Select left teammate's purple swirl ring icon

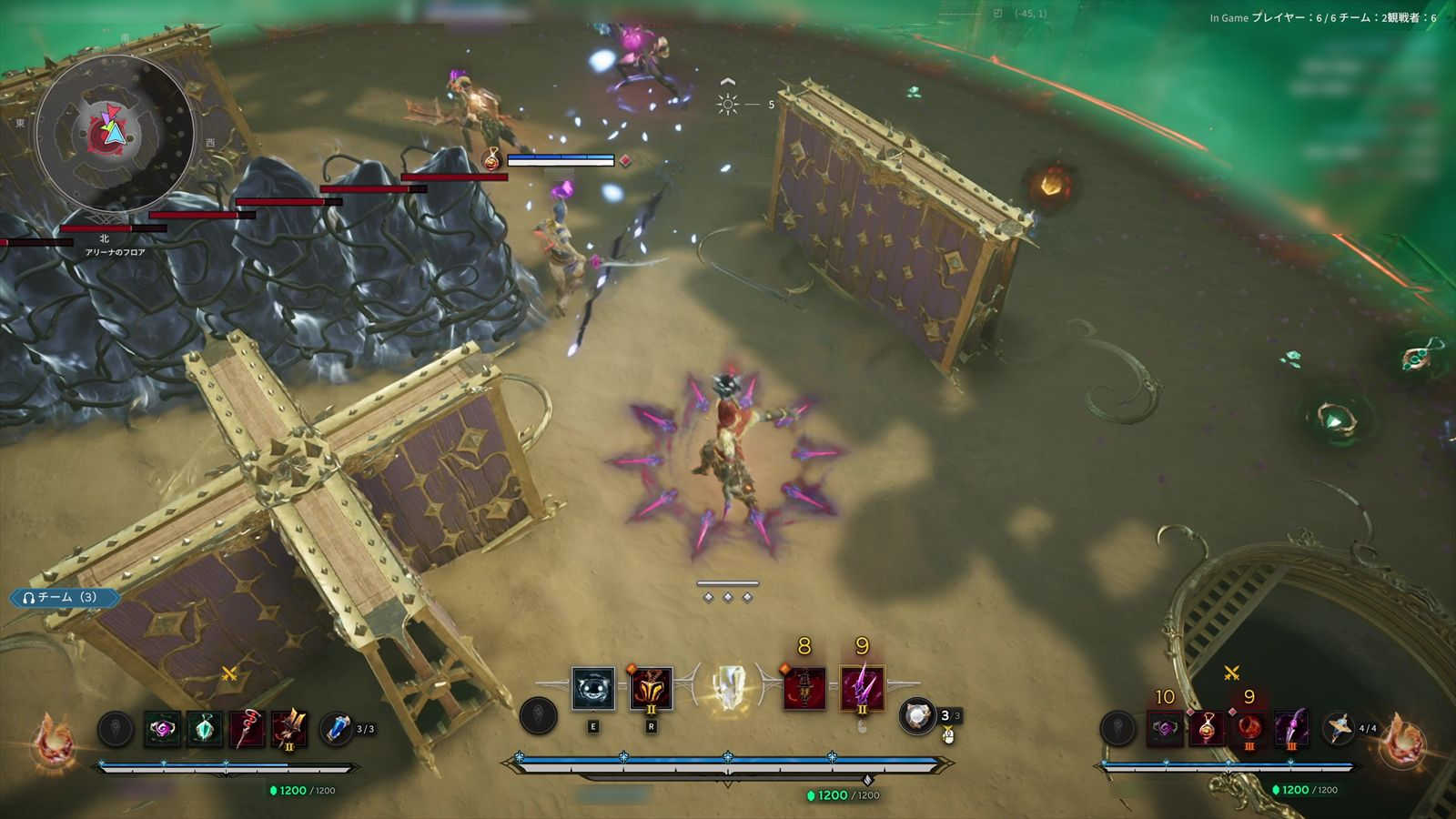(x=163, y=730)
